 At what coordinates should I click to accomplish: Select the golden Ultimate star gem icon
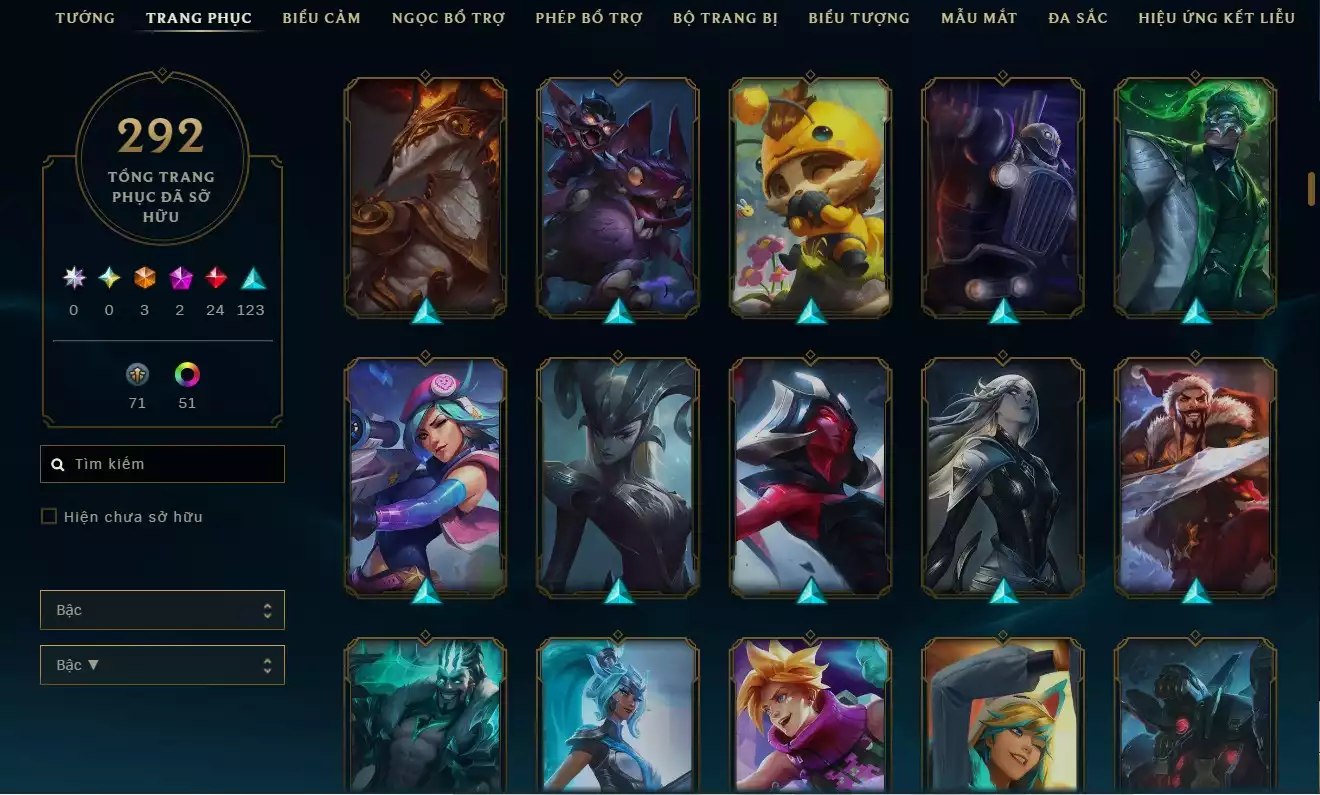pos(108,278)
